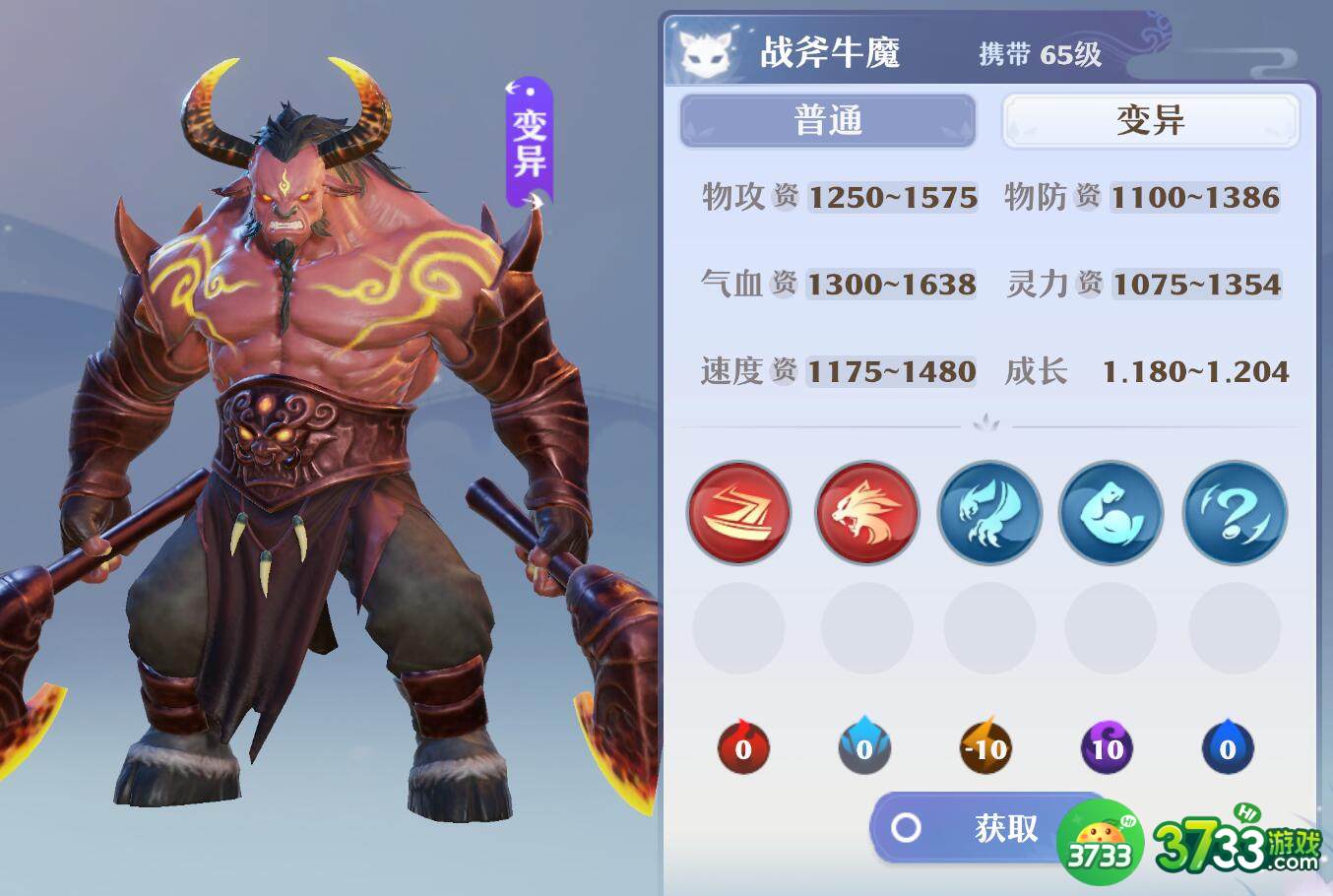Click the red resistance drop showing 0
1333x896 pixels.
tap(743, 747)
